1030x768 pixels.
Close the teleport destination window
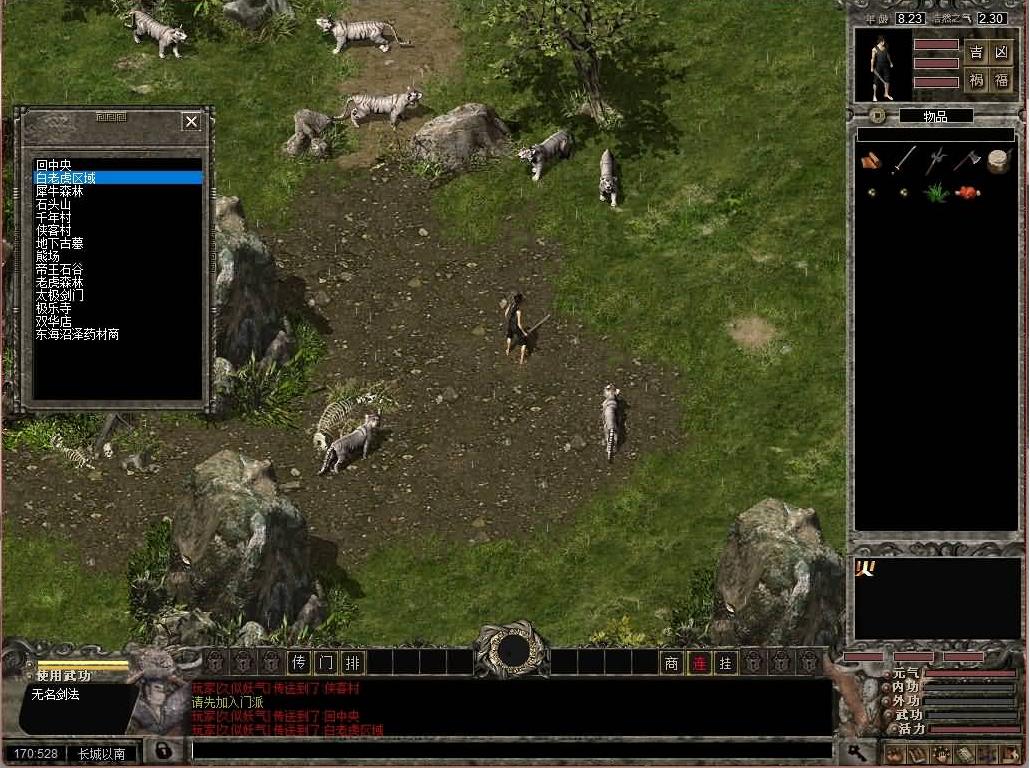tap(191, 122)
